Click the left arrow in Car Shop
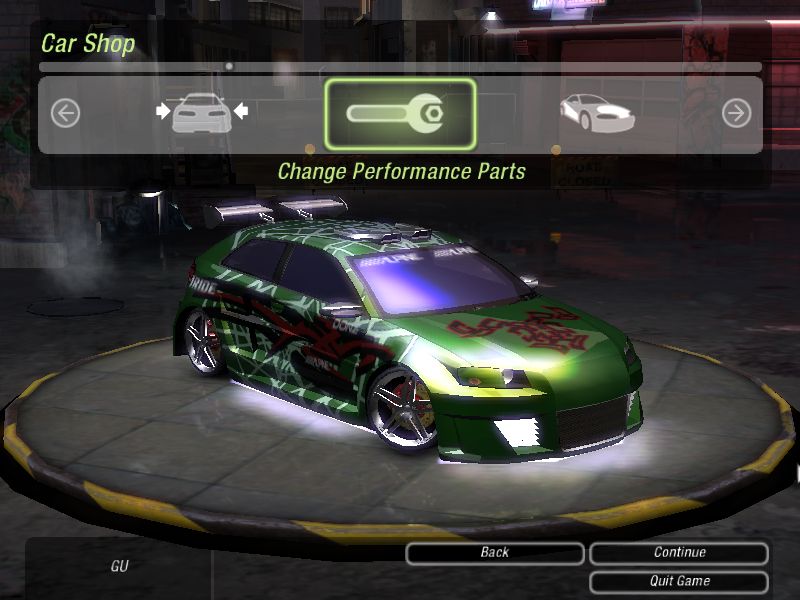The image size is (800, 600). (65, 113)
